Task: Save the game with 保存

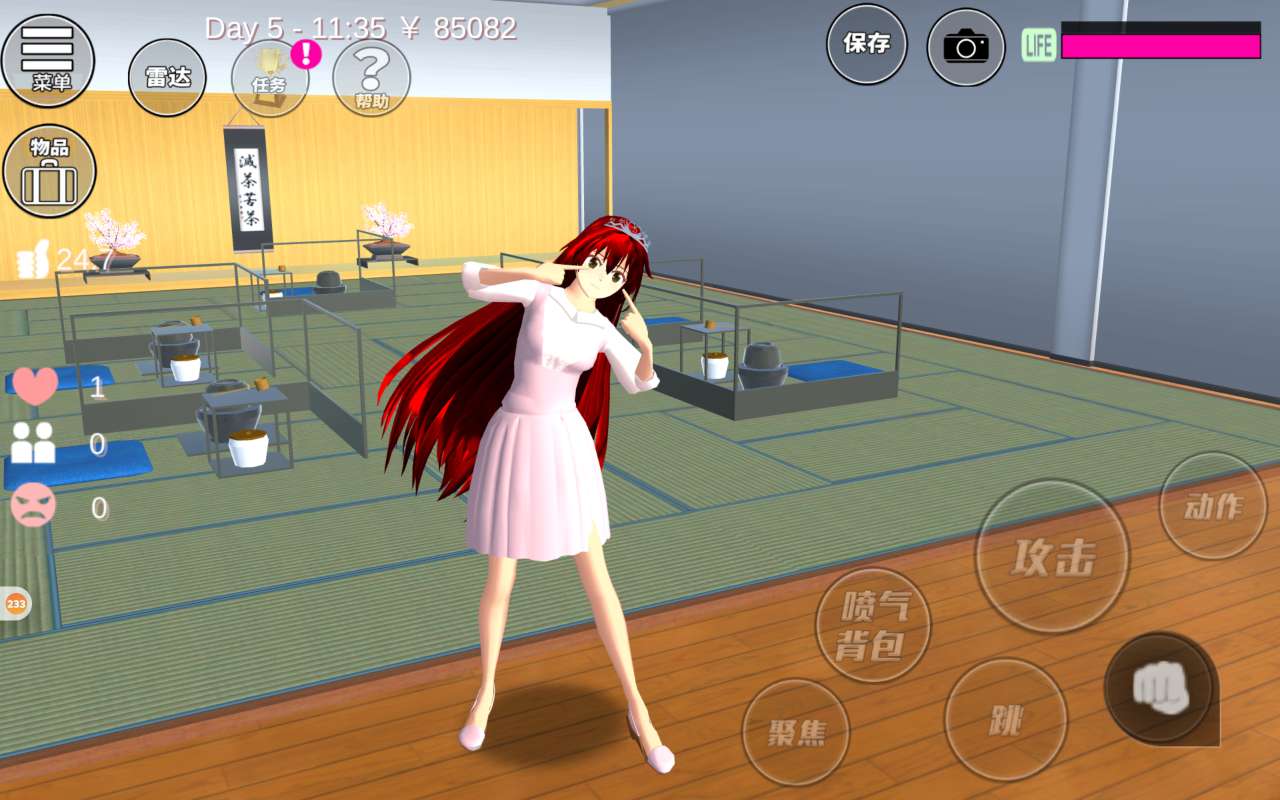Action: pyautogui.click(x=866, y=45)
